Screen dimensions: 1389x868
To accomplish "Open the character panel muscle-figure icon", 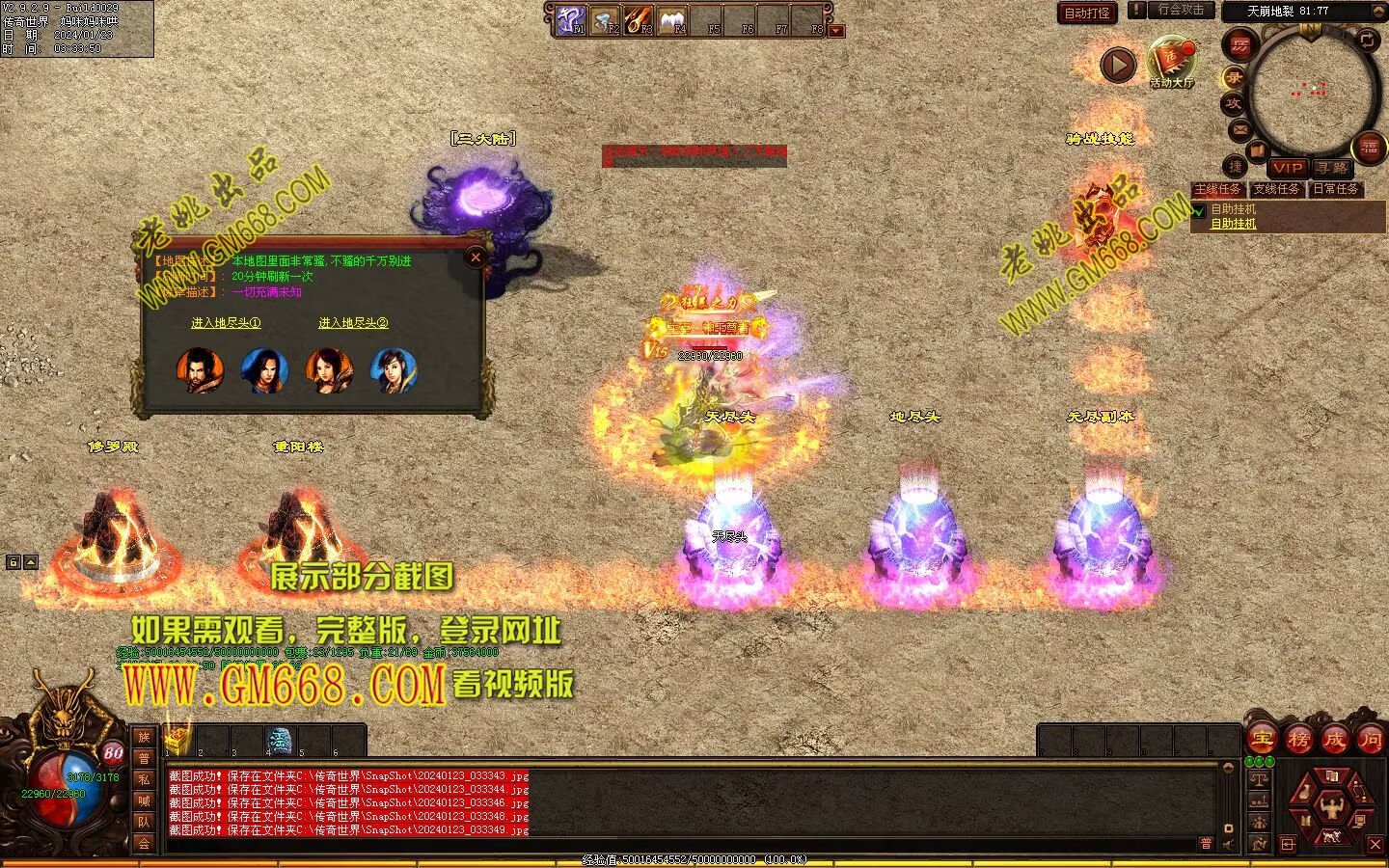I will [1331, 806].
